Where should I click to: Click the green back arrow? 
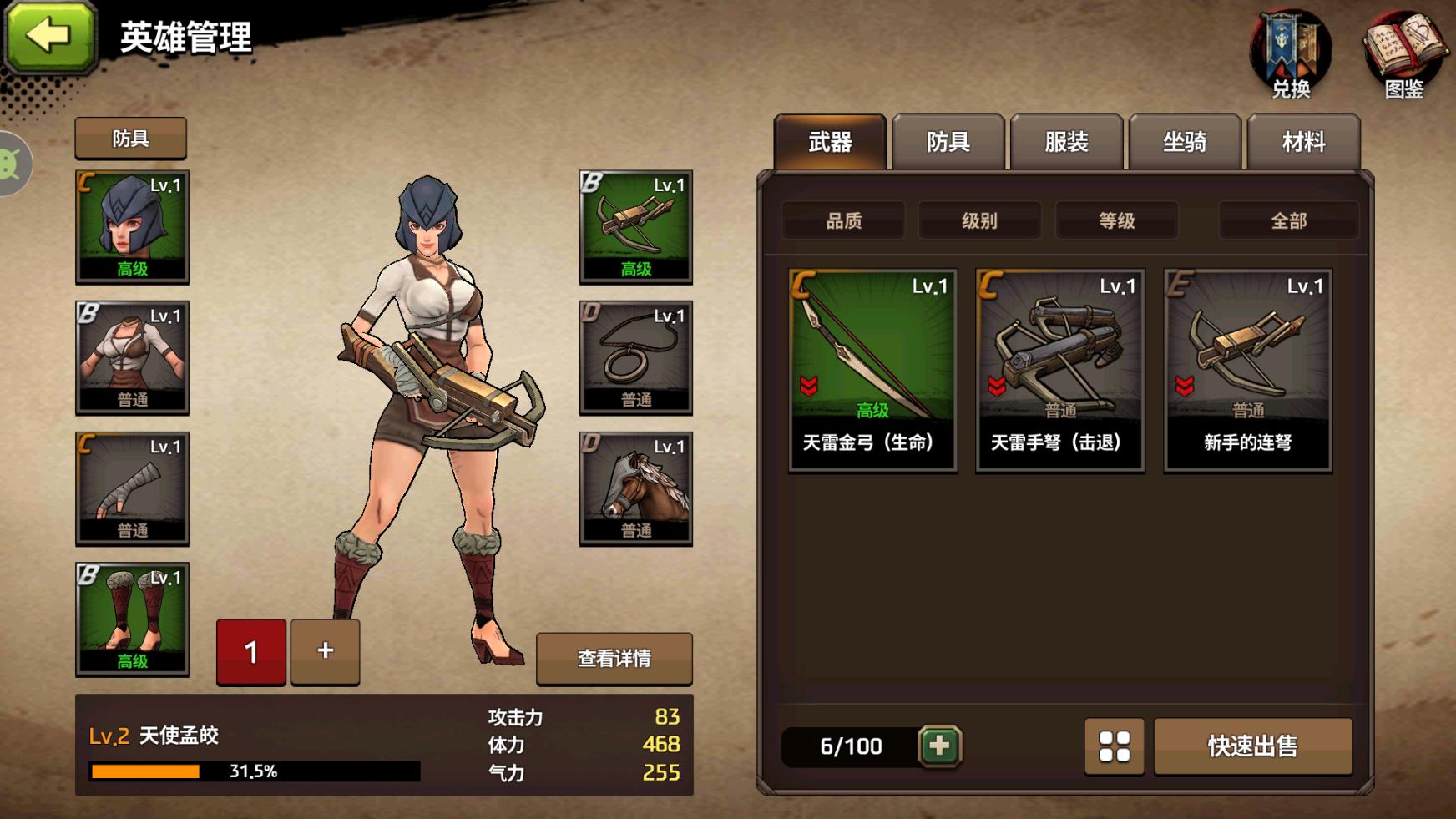click(x=52, y=38)
